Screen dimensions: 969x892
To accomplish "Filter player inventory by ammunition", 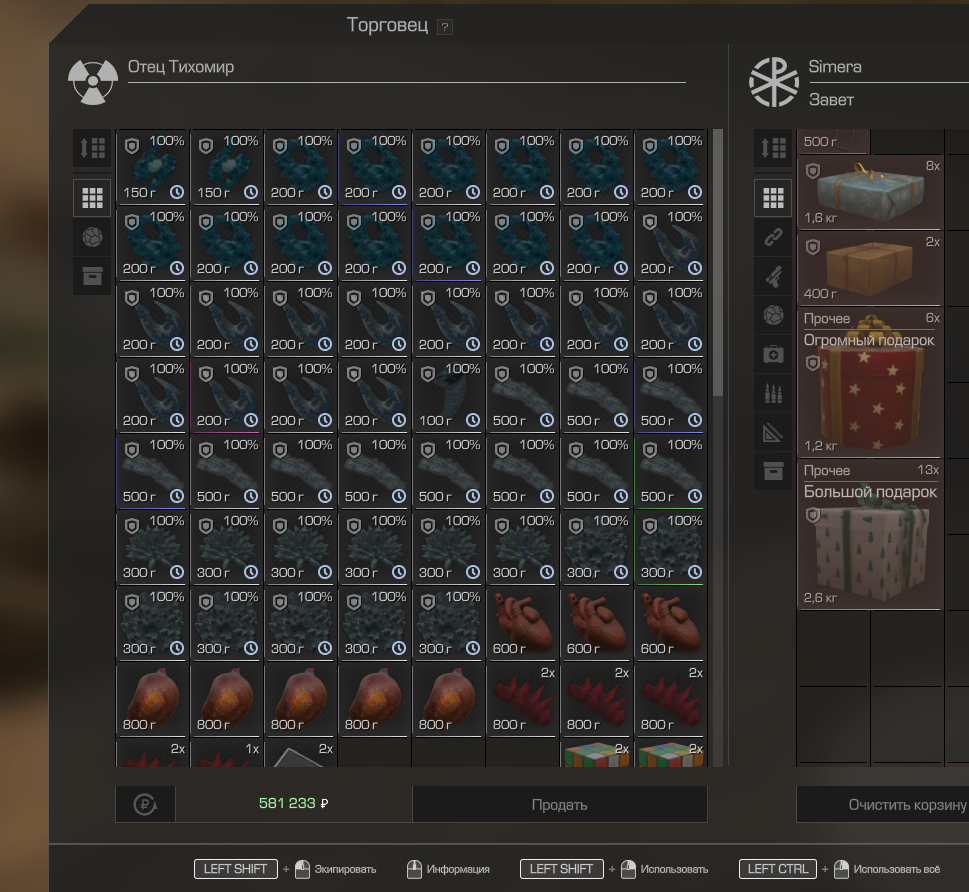I will pos(773,393).
